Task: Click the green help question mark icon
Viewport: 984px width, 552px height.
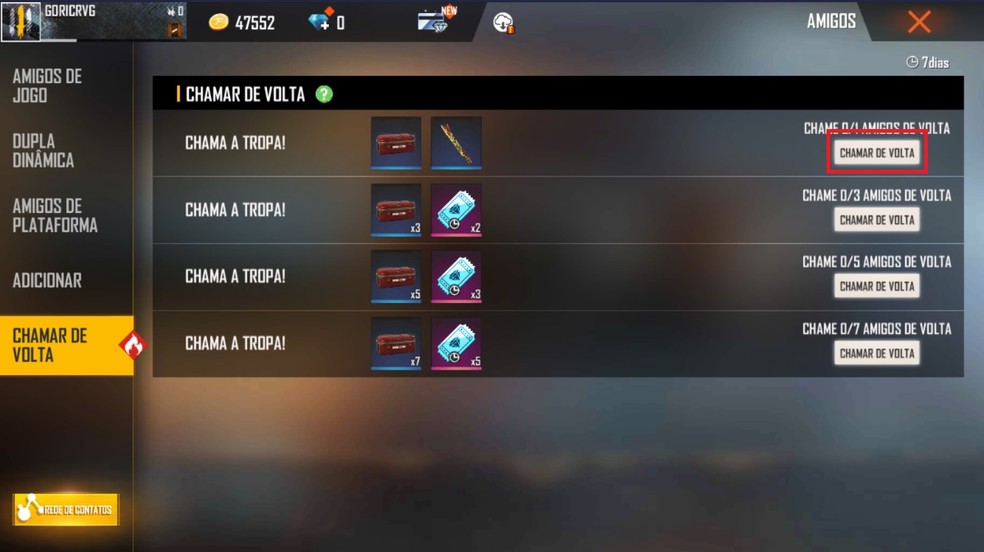Action: click(324, 94)
